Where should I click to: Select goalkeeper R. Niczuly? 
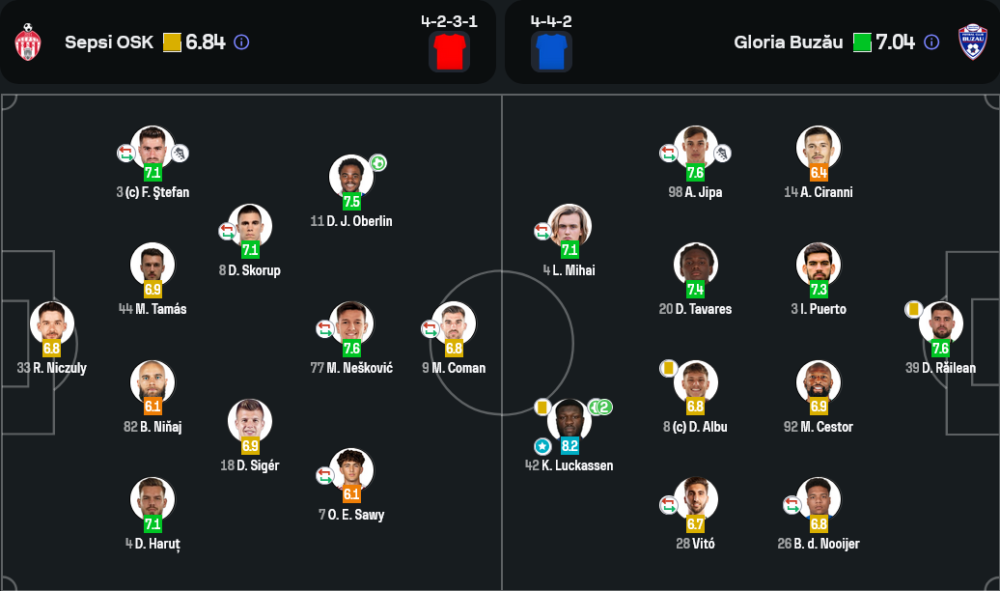52,324
